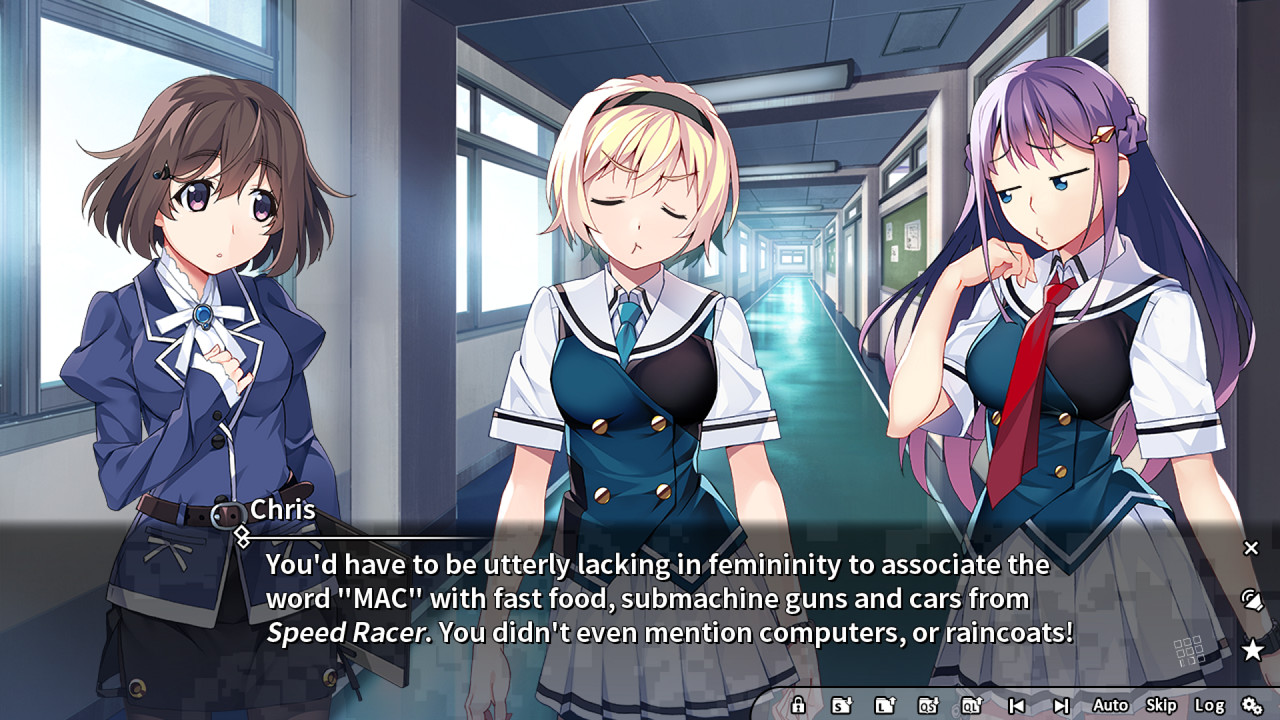Replay the voice line with the speaker icon

coord(1251,600)
